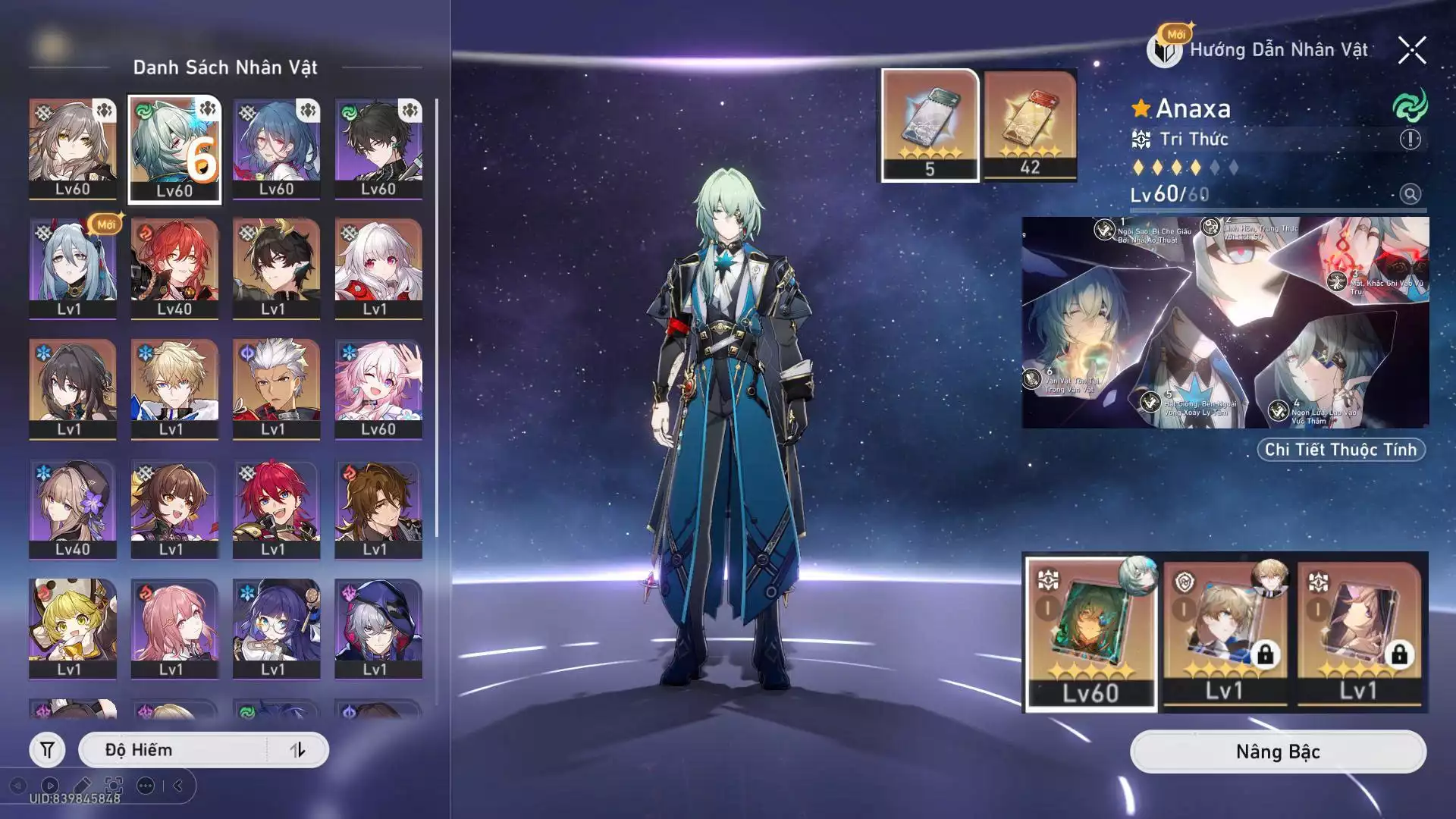
Task: Open Hướng Dẫn Nhân Vật character guide
Action: (x=1260, y=50)
